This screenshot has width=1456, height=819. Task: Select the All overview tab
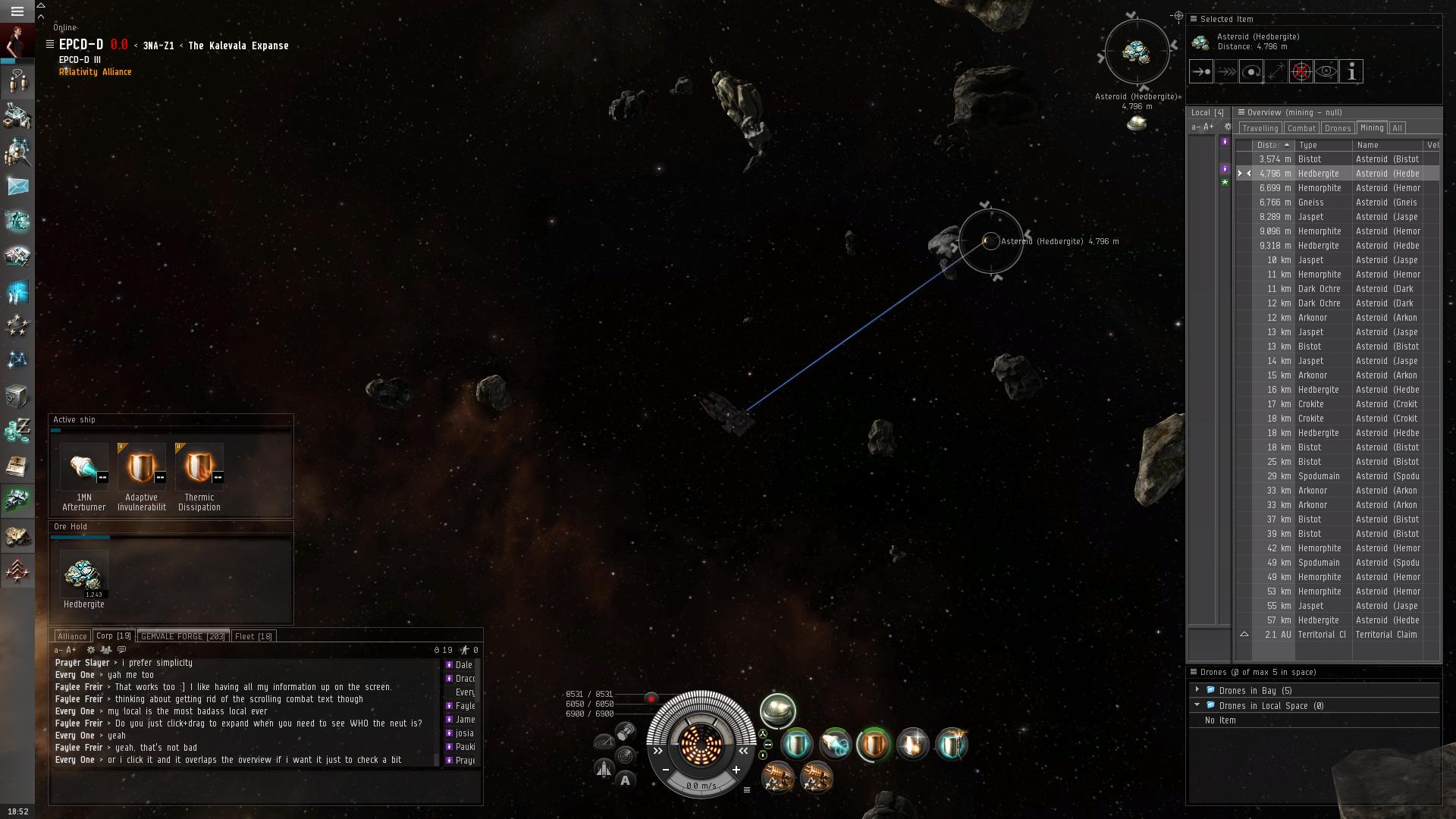pyautogui.click(x=1397, y=128)
